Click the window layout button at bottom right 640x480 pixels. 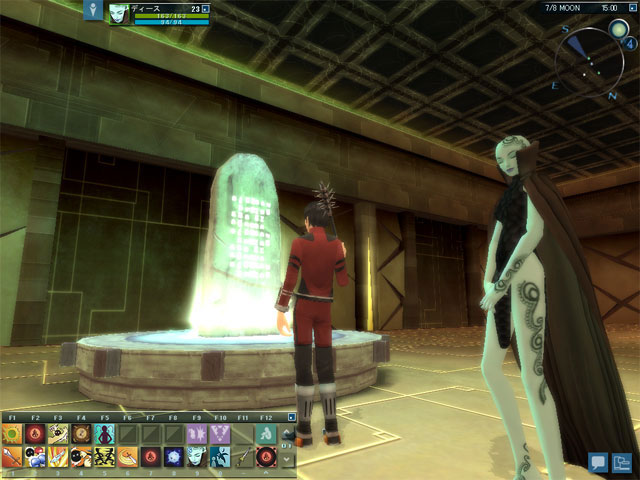(624, 461)
